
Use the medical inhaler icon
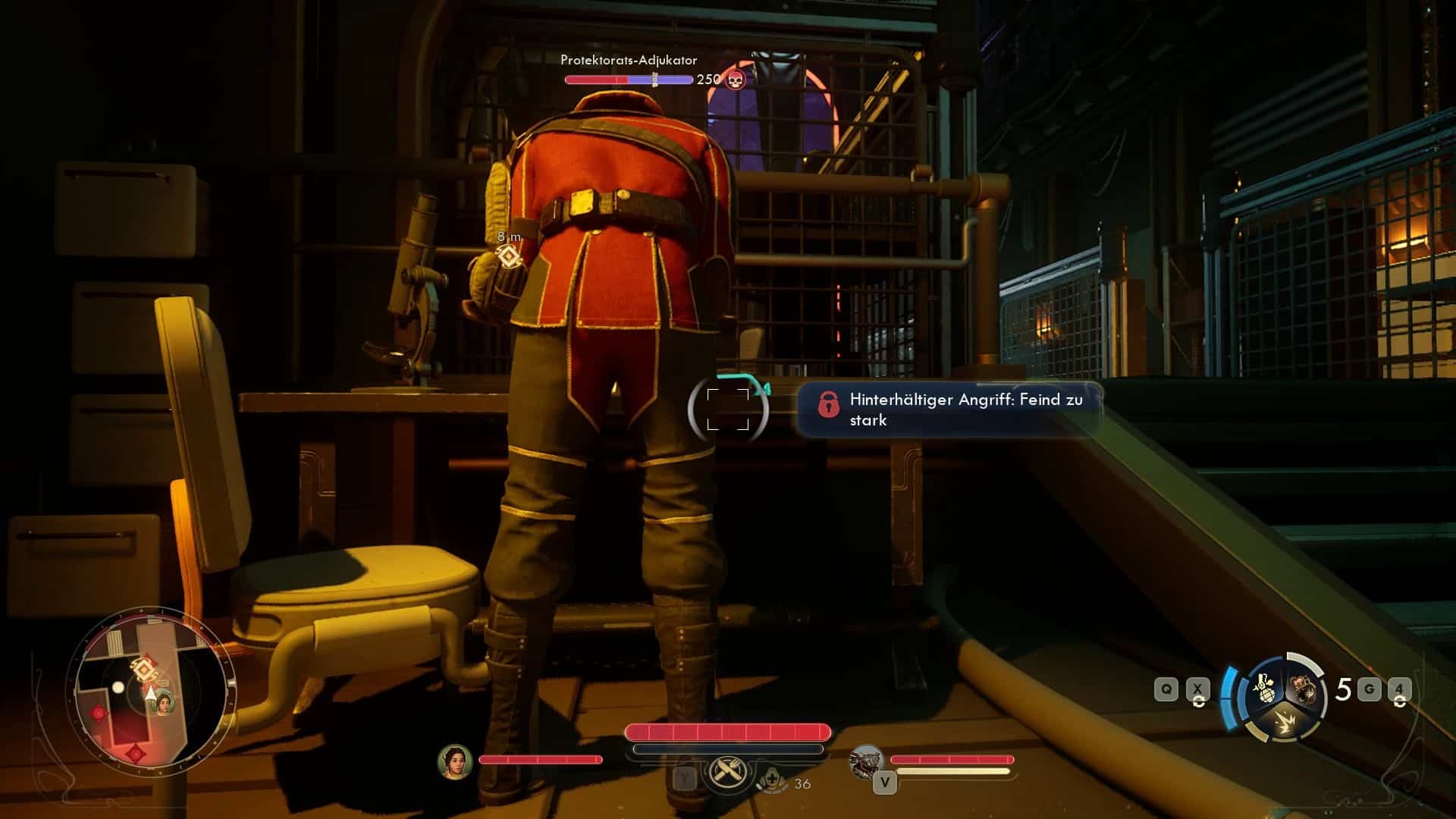pyautogui.click(x=771, y=781)
